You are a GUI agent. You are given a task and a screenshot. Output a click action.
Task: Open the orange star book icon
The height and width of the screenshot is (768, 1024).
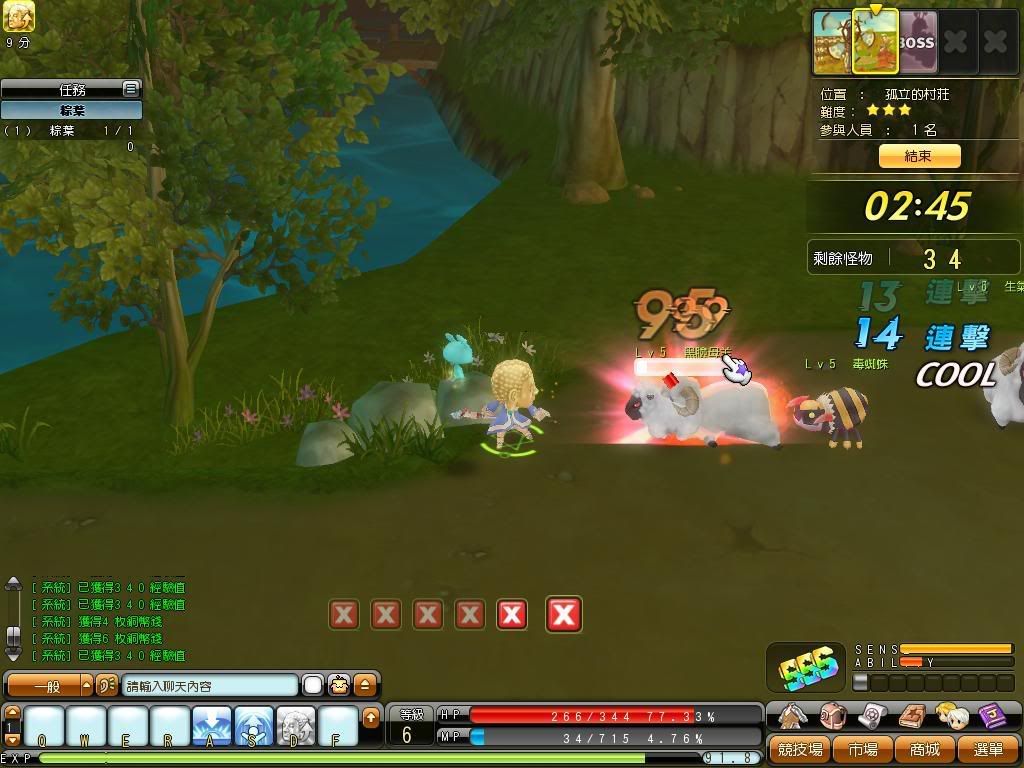click(x=912, y=716)
